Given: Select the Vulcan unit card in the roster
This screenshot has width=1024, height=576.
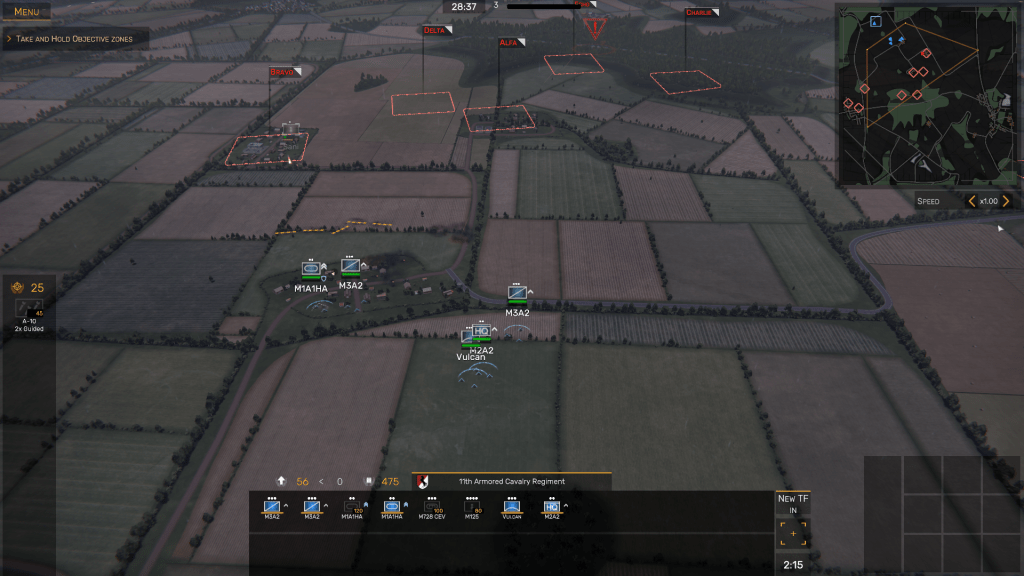Looking at the screenshot, I should coord(511,509).
